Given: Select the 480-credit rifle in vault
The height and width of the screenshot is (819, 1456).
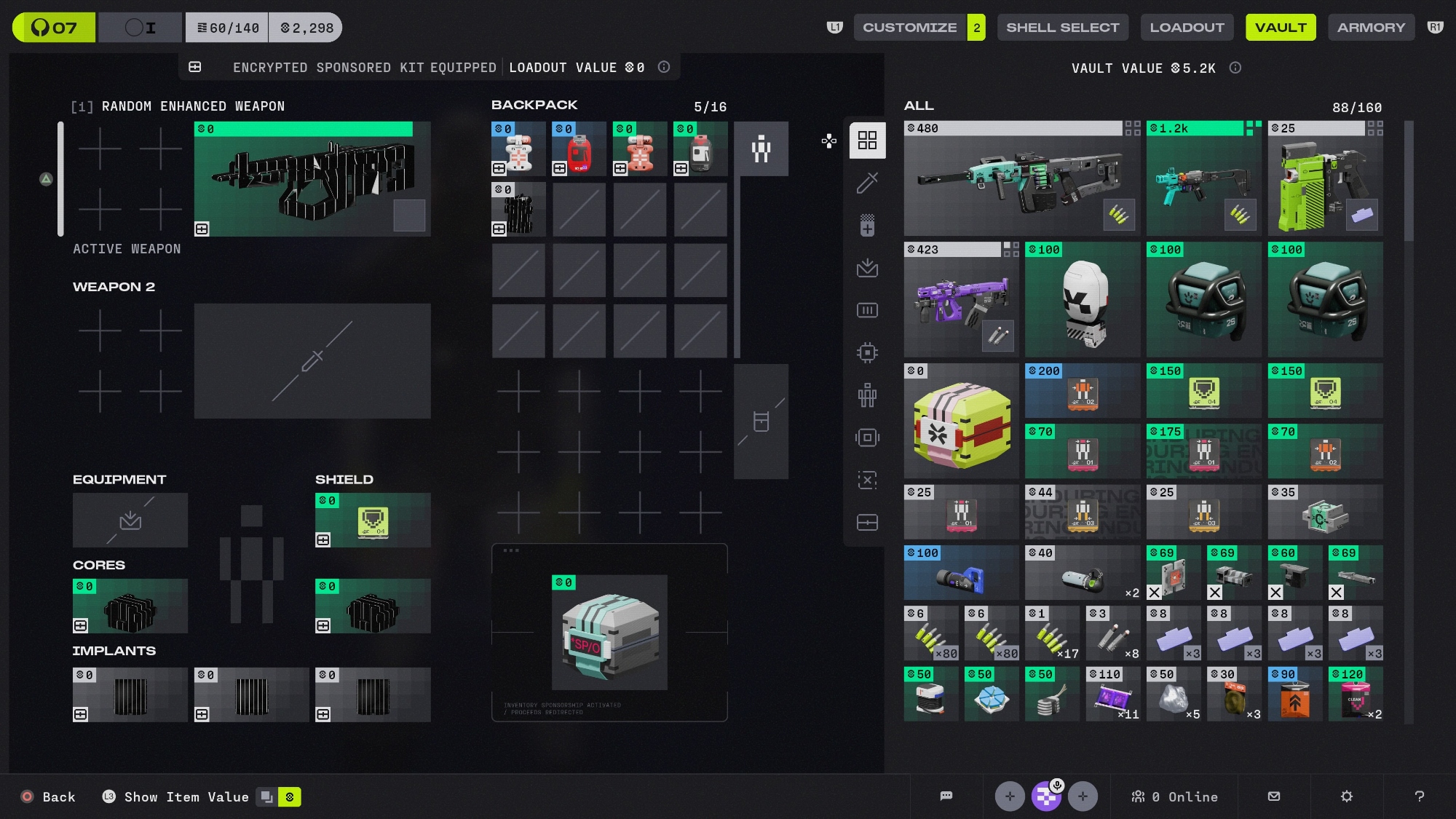Looking at the screenshot, I should 1021,179.
